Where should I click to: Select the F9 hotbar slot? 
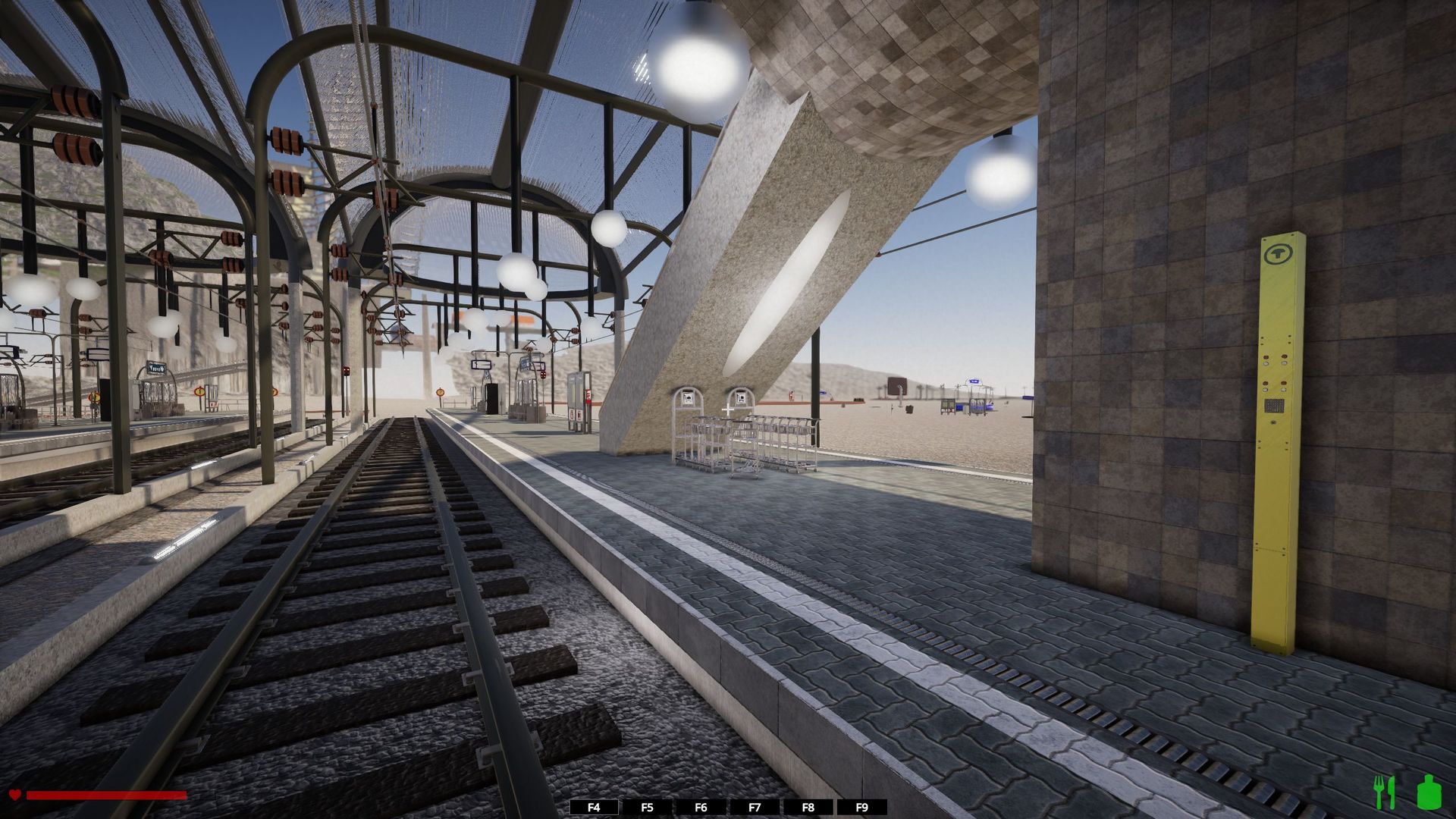[x=861, y=808]
